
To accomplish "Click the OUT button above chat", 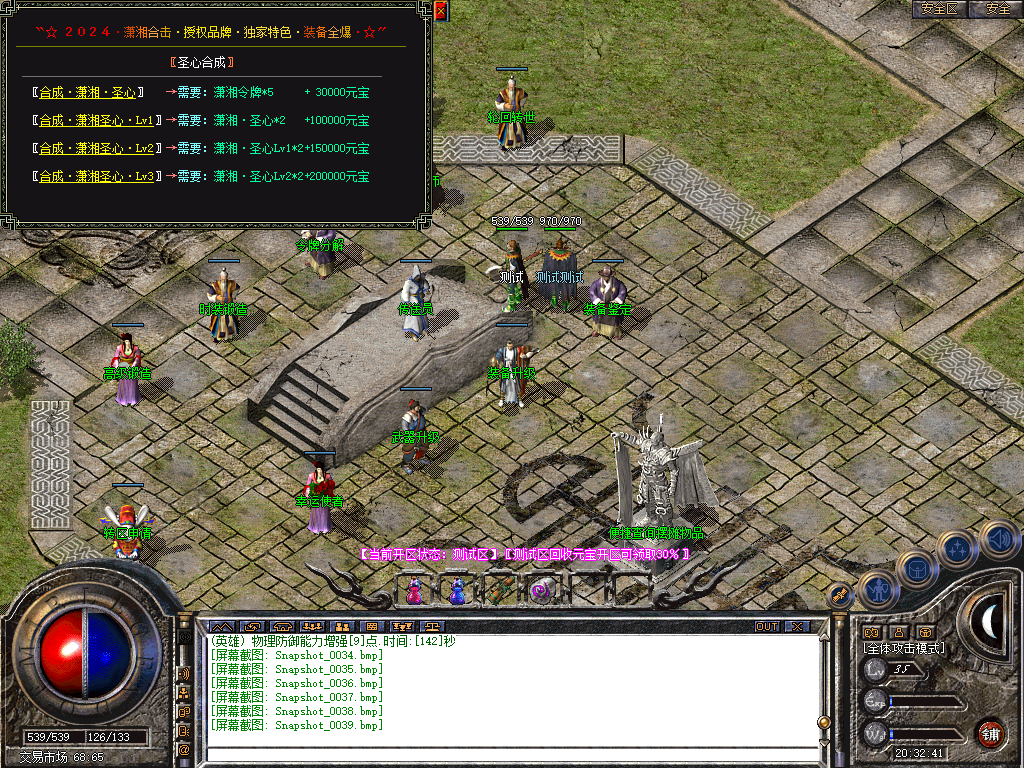I will 767,627.
